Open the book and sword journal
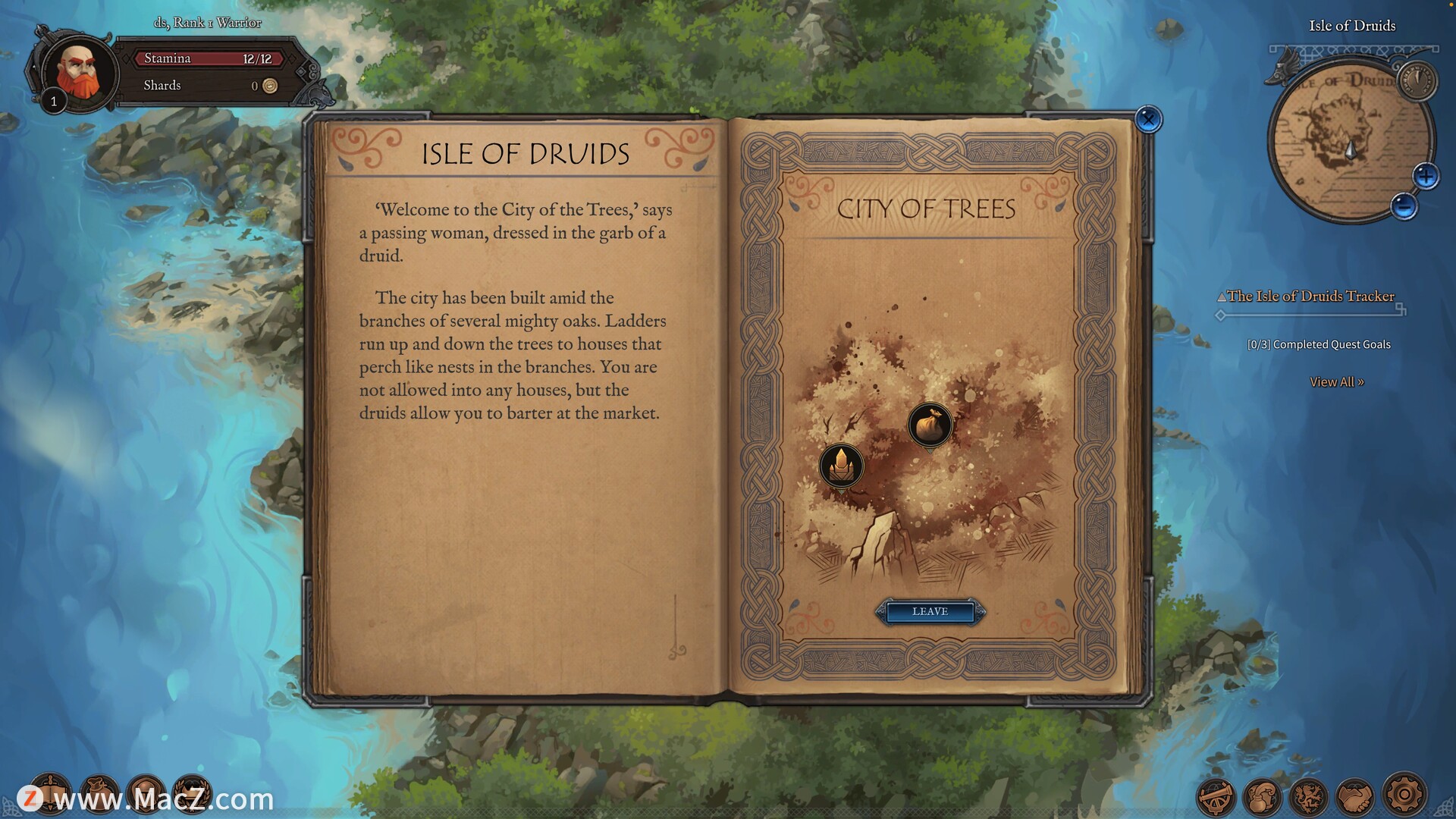This screenshot has width=1456, height=819. pos(51,792)
